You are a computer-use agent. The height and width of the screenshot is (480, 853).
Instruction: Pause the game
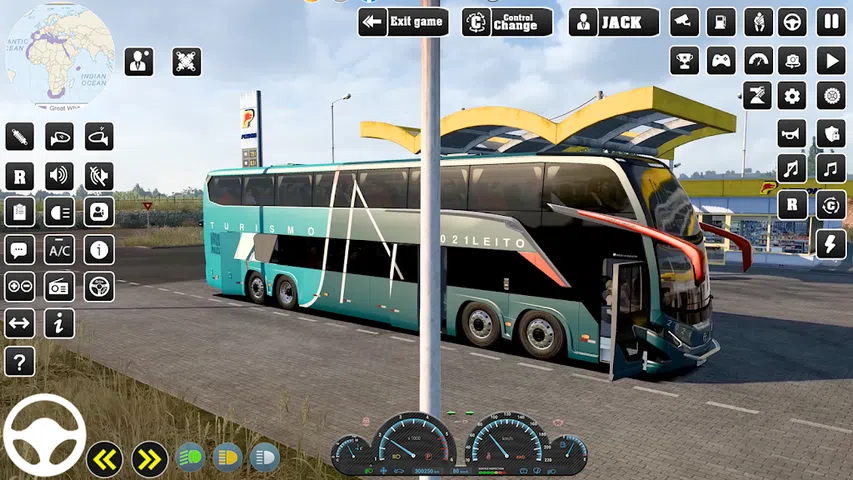tap(831, 22)
